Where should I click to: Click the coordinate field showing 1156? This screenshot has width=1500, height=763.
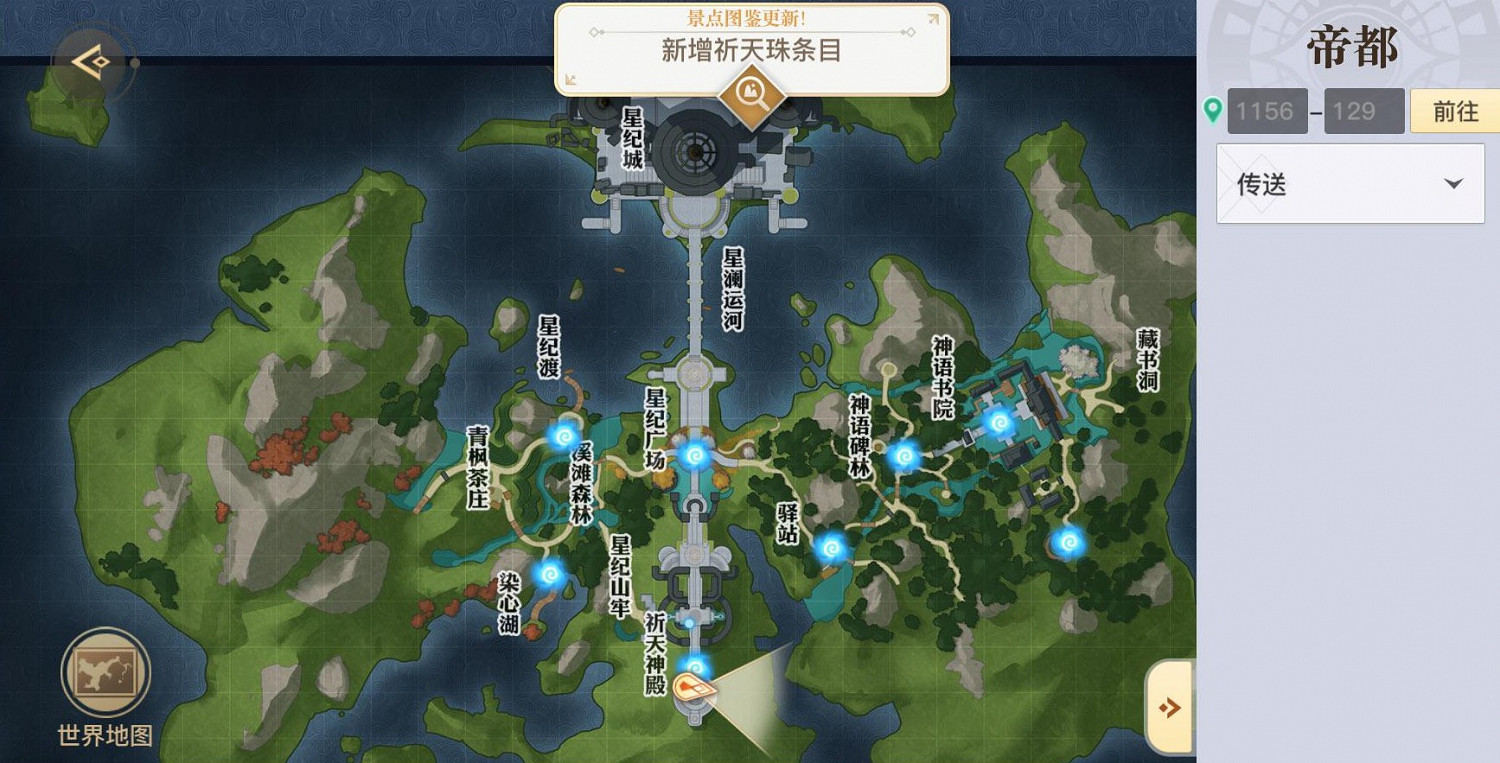[x=1266, y=111]
